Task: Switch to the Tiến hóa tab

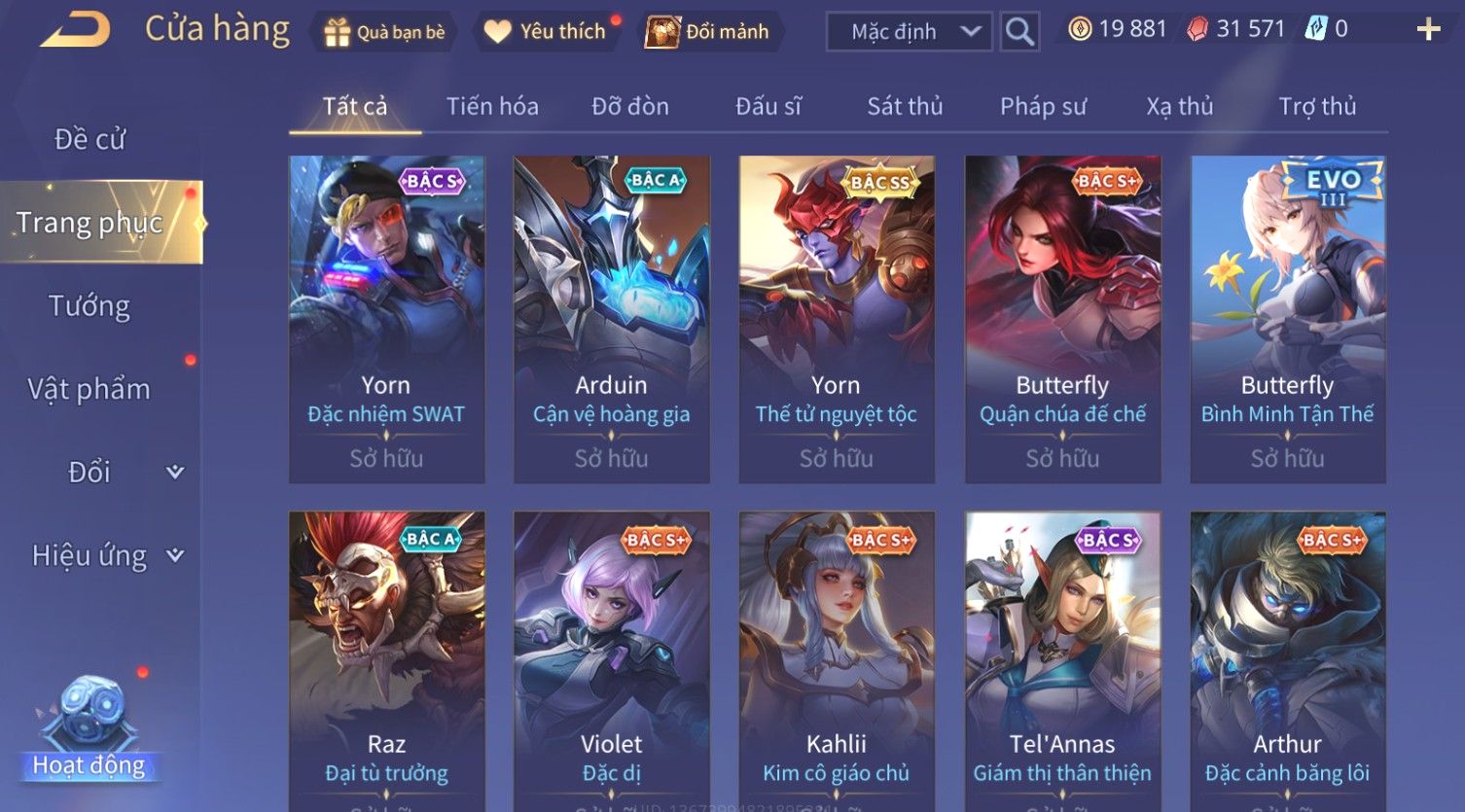Action: point(492,106)
